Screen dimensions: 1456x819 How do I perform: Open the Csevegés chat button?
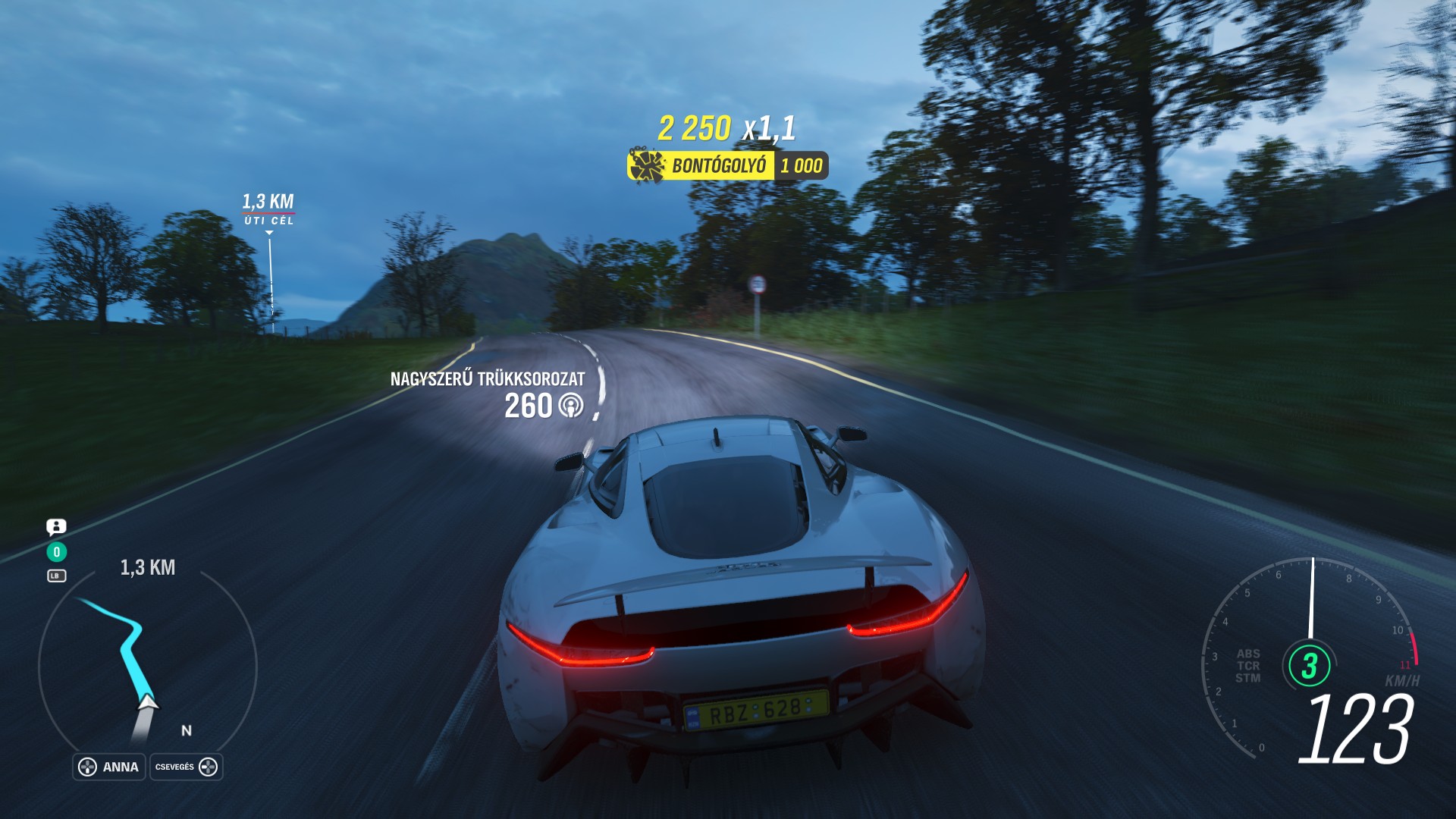click(186, 767)
